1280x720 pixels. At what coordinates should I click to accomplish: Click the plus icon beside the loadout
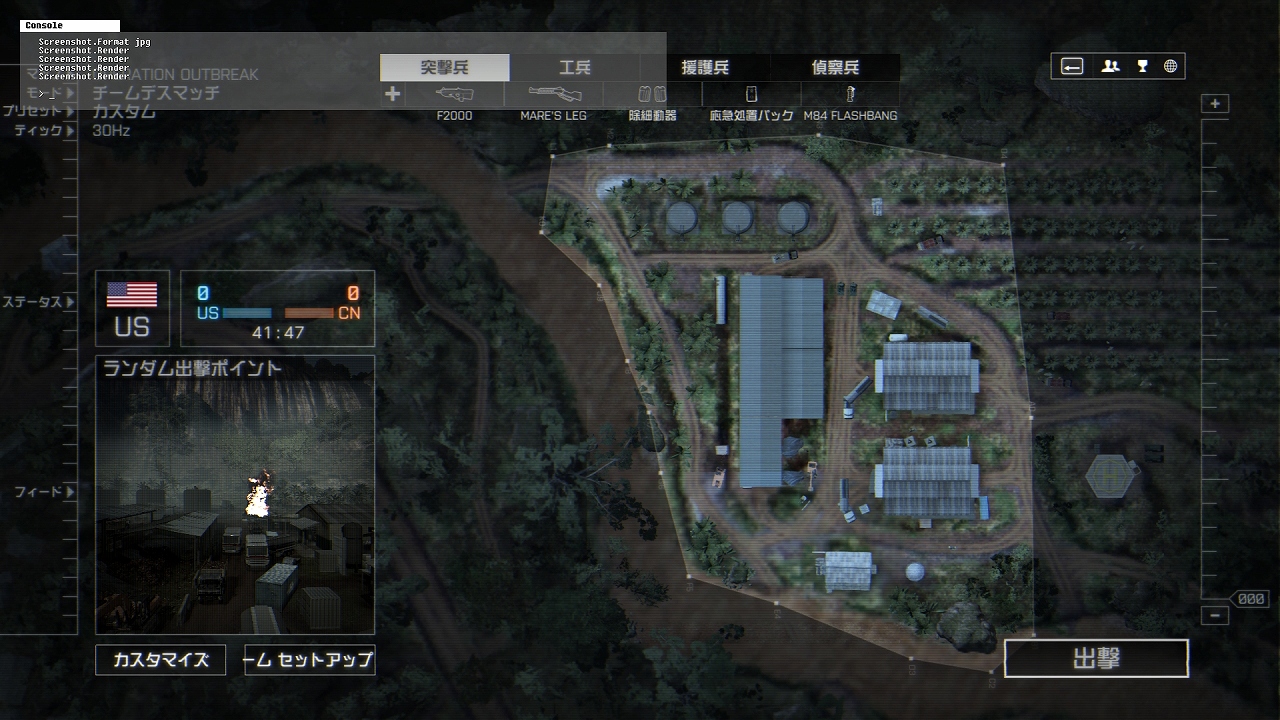coord(393,94)
